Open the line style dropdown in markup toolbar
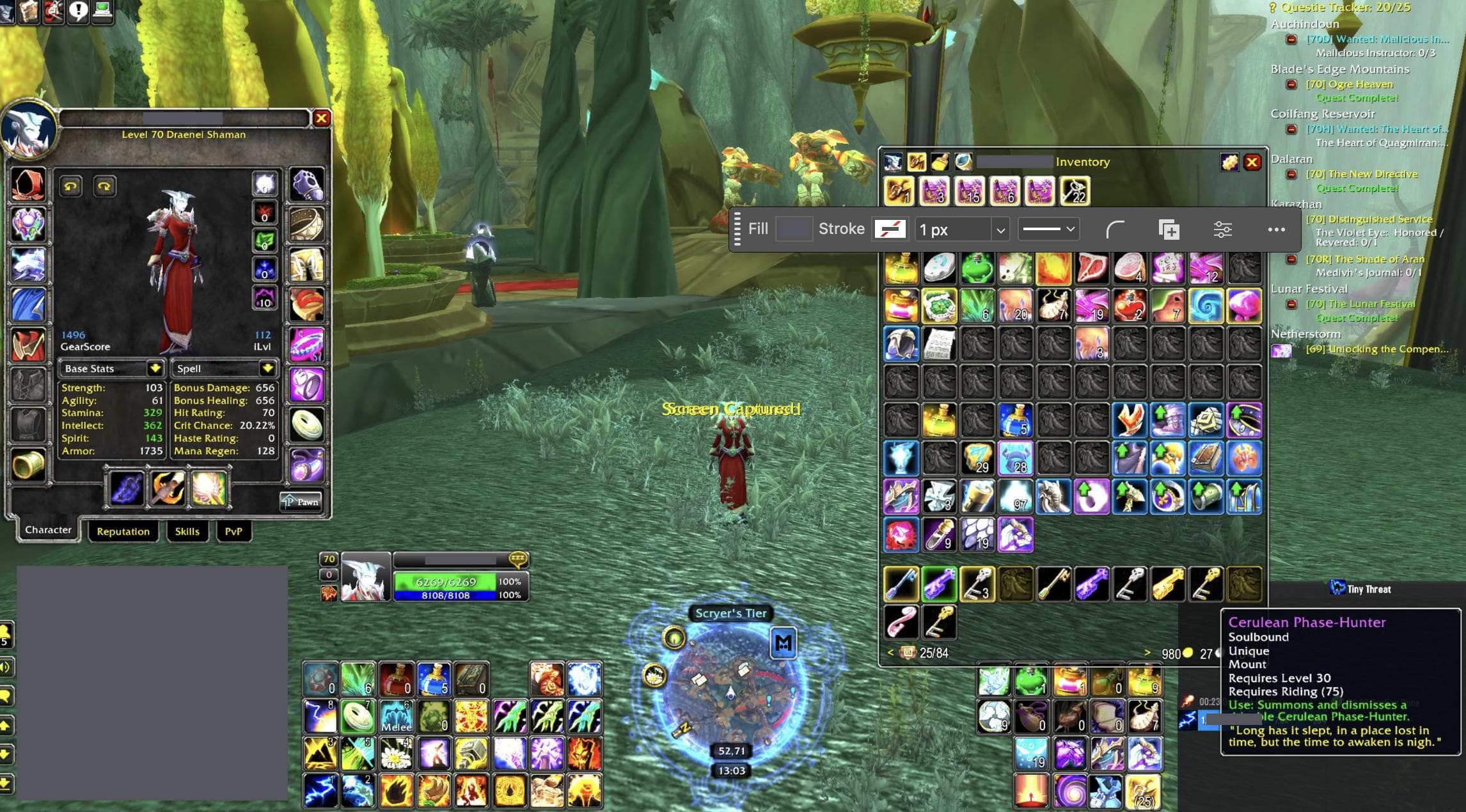 tap(1048, 229)
